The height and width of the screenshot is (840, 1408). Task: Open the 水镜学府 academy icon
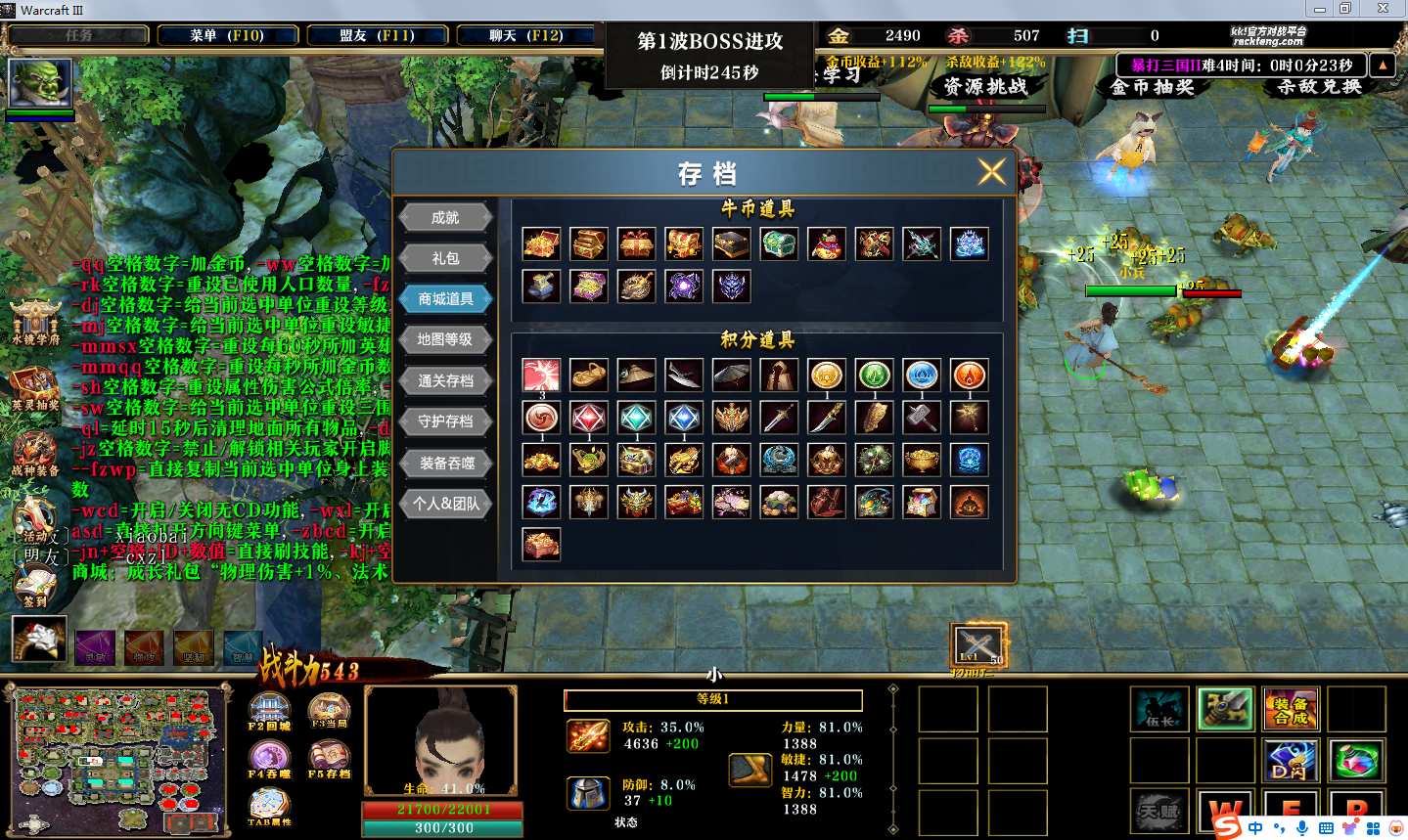(x=35, y=323)
